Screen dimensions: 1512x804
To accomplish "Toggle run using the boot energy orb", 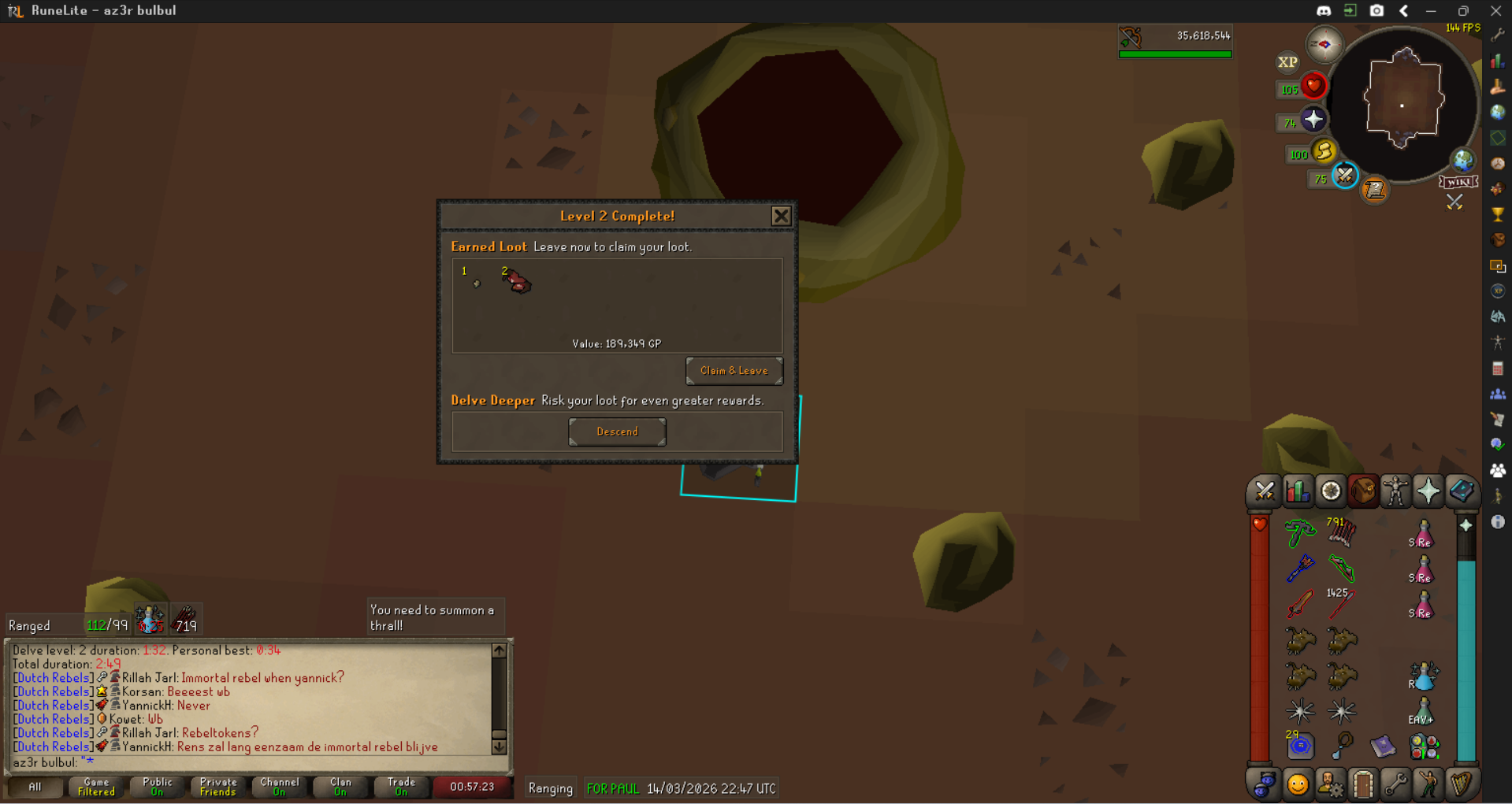I will pos(1324,150).
